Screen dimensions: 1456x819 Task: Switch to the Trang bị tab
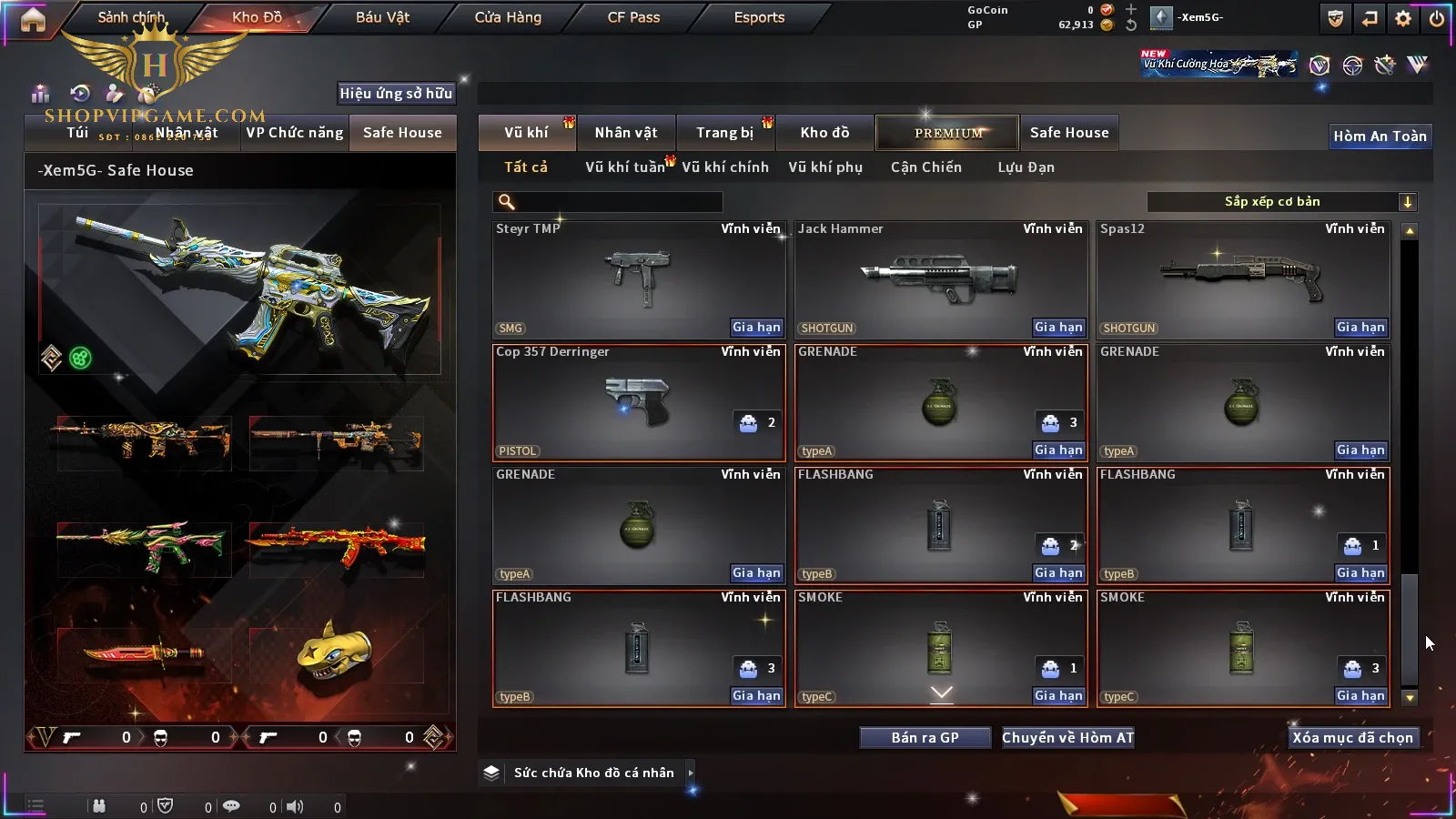[724, 133]
